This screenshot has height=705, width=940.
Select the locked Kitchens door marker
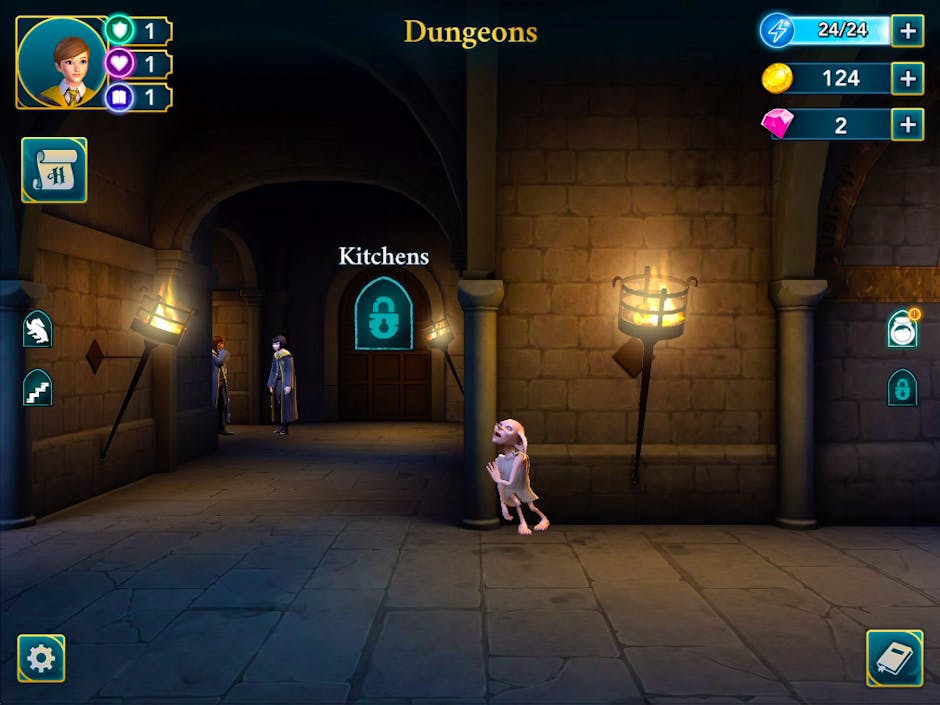(383, 314)
